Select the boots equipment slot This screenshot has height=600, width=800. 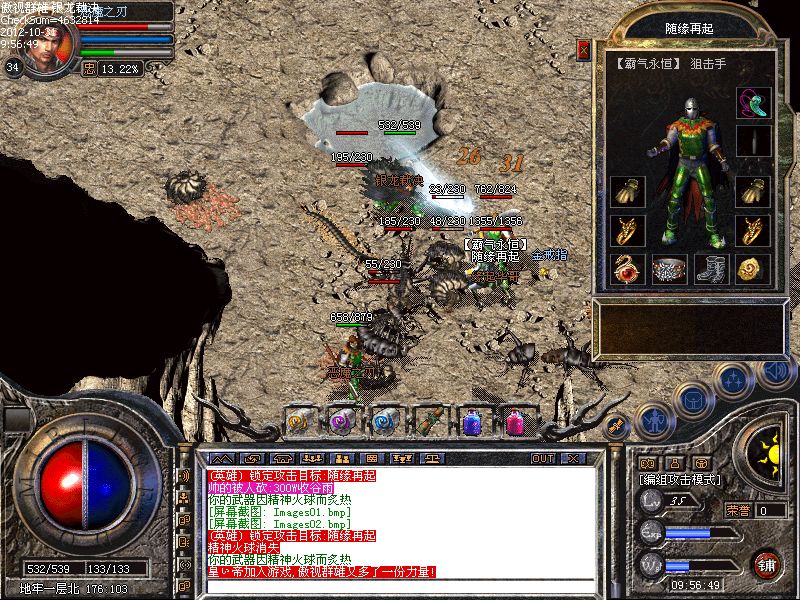709,269
